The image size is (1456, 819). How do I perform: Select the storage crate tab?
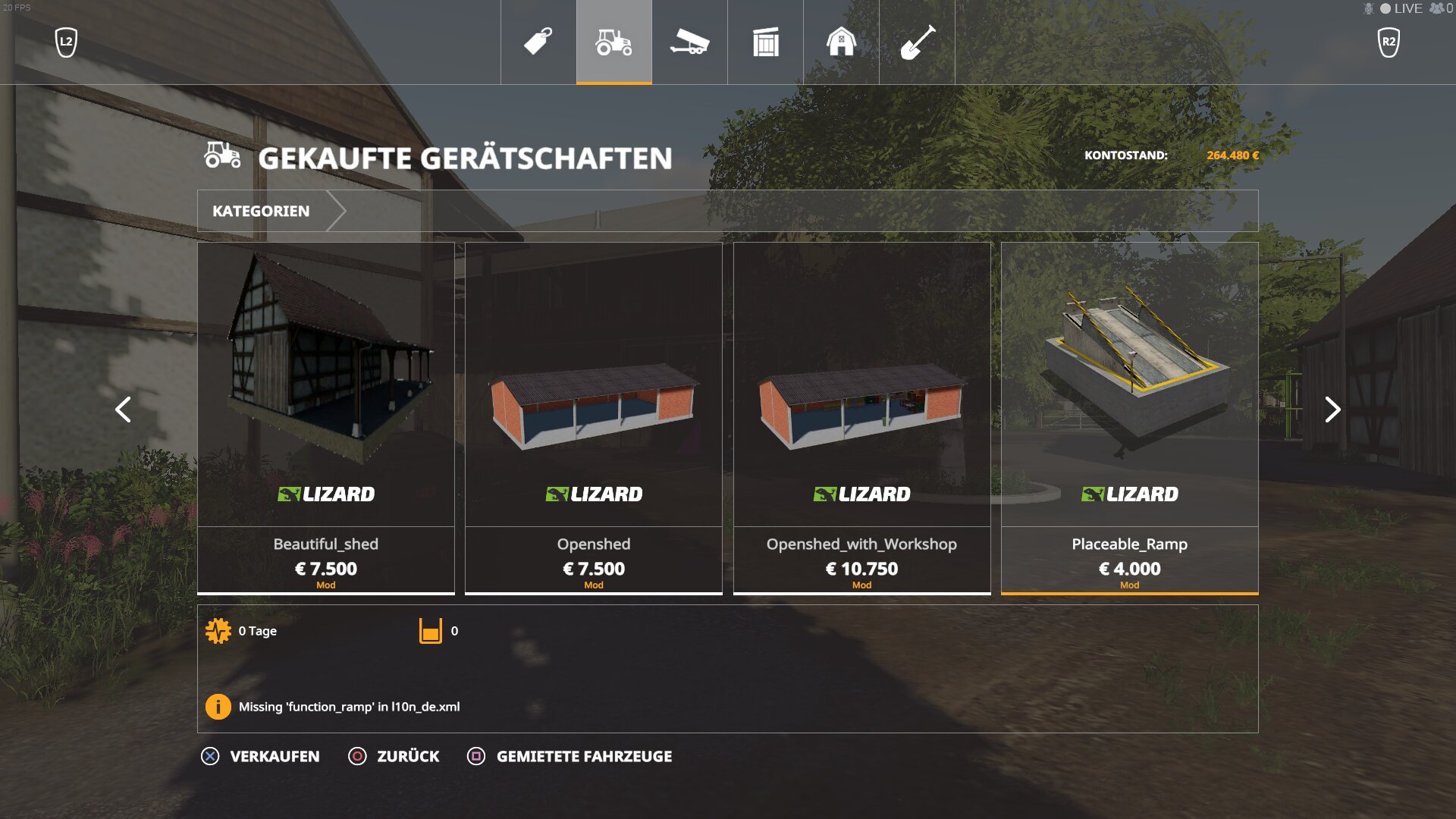pos(765,42)
